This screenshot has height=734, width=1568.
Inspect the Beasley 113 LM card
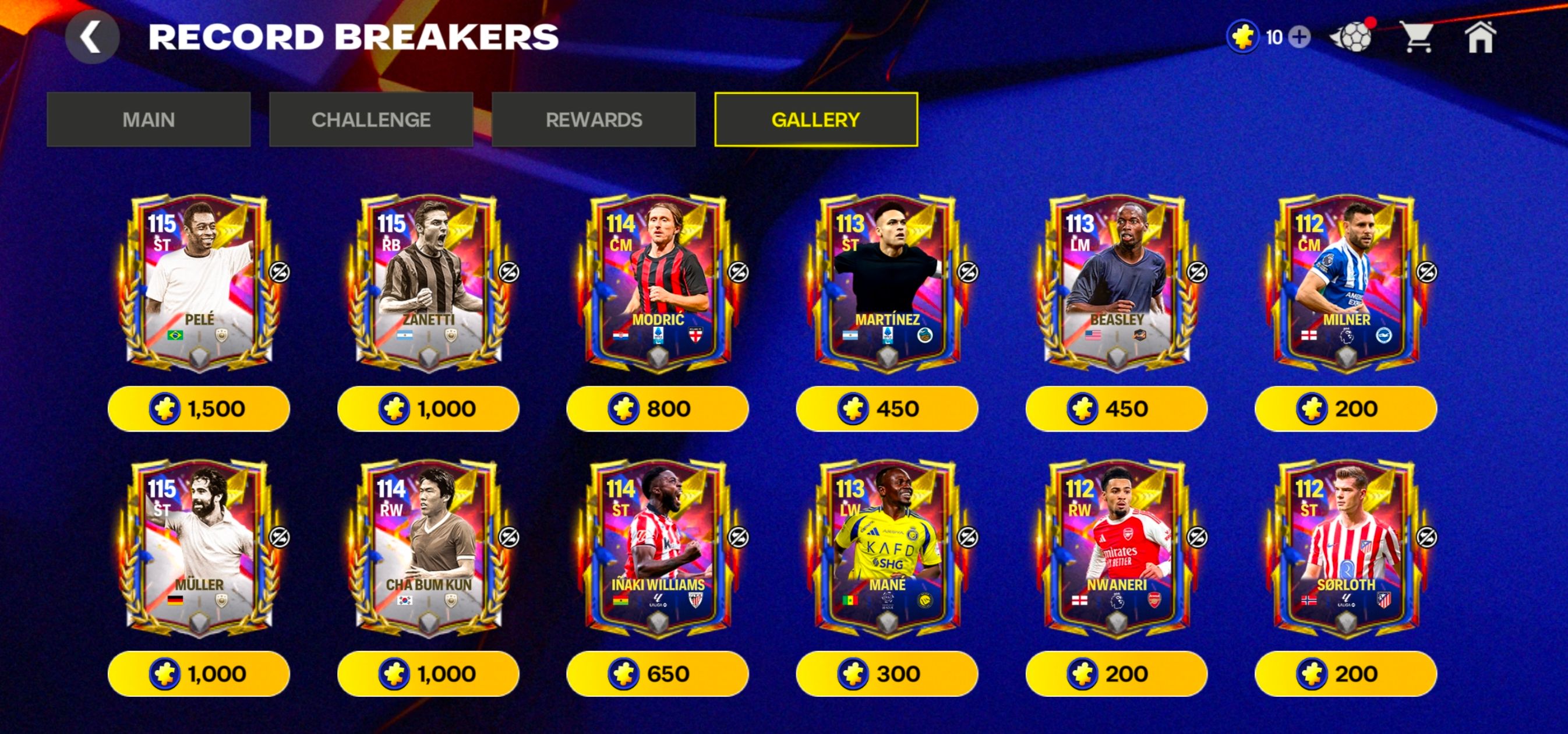pyautogui.click(x=1117, y=283)
